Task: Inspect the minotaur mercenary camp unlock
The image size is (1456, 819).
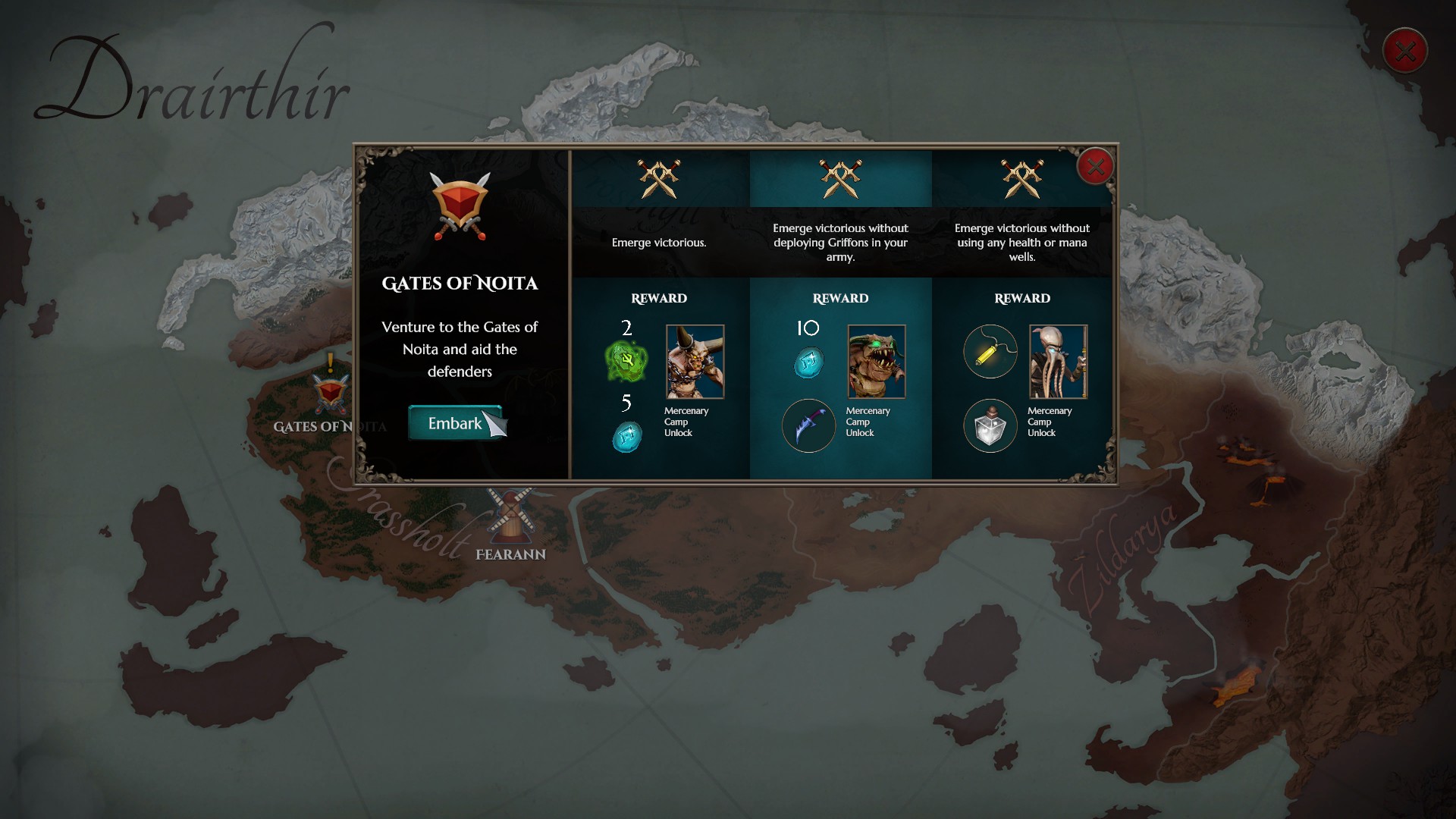Action: (695, 362)
